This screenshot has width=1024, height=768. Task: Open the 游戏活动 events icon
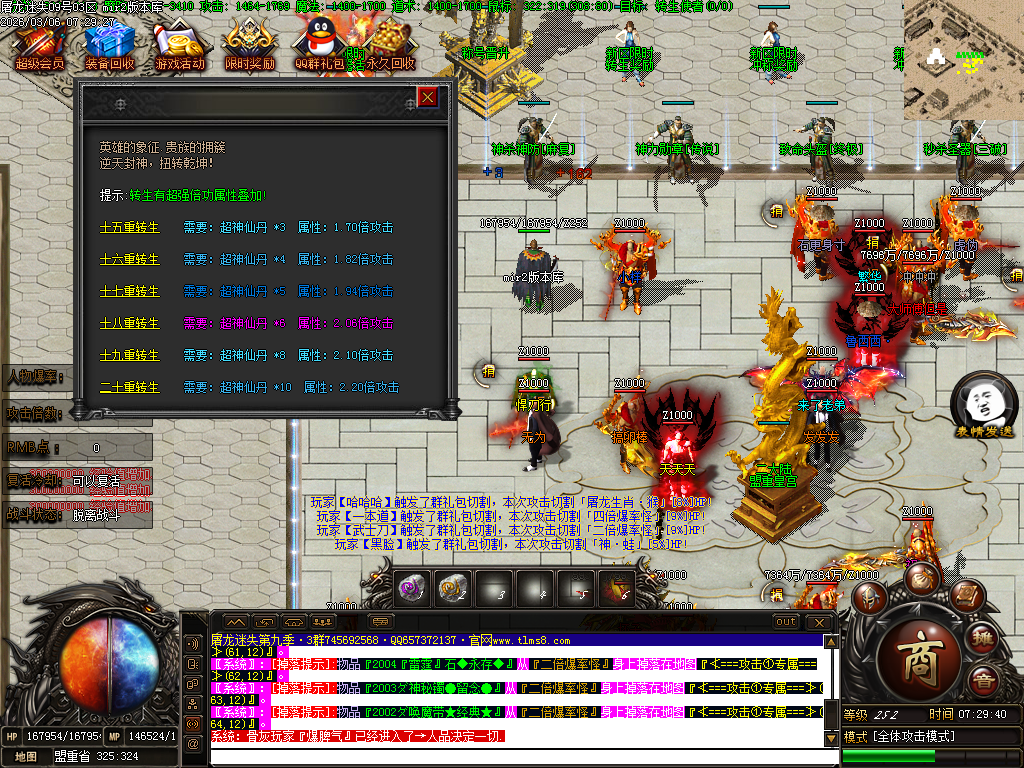(x=182, y=44)
